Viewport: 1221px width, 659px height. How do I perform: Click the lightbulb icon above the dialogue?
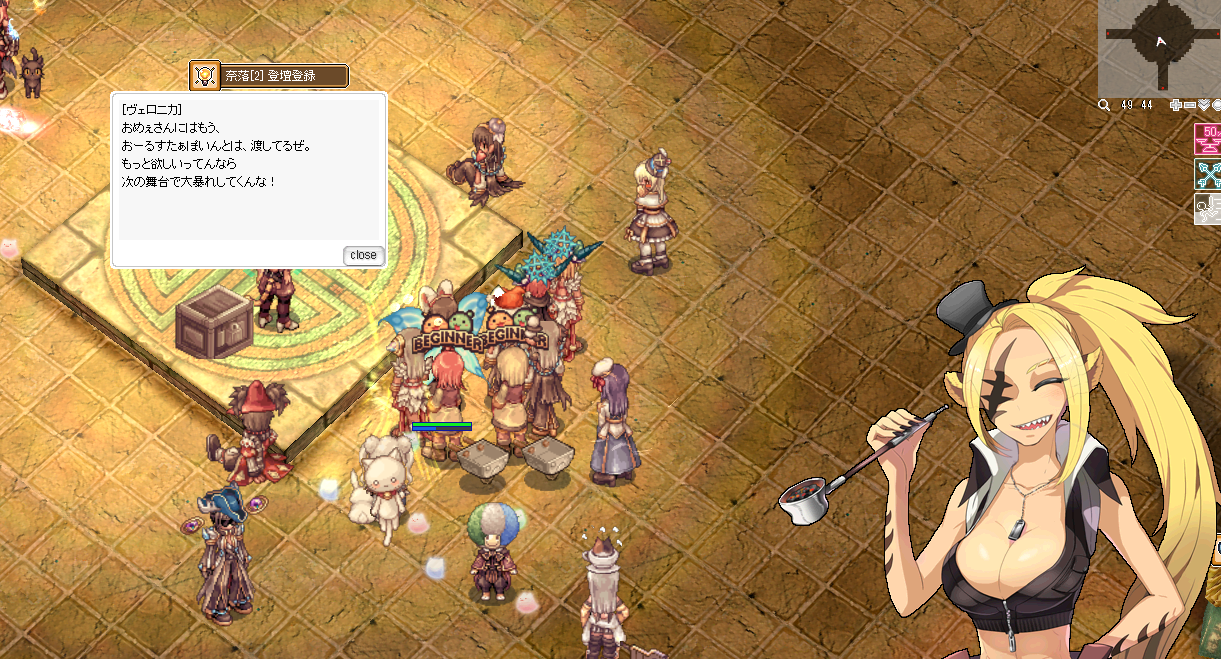pyautogui.click(x=205, y=75)
